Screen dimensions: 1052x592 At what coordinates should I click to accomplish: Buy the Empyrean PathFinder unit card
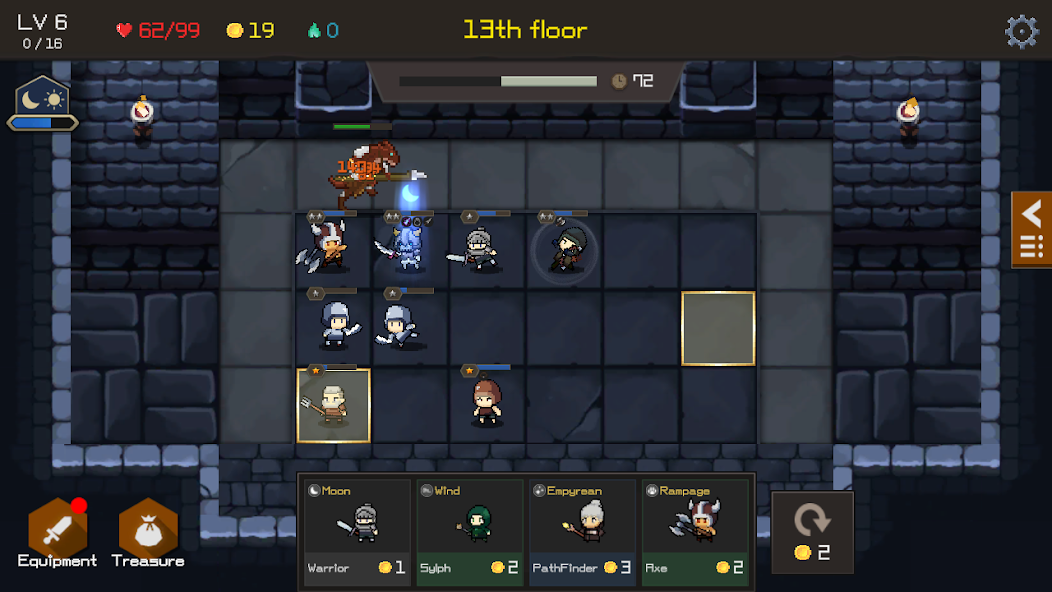(583, 531)
